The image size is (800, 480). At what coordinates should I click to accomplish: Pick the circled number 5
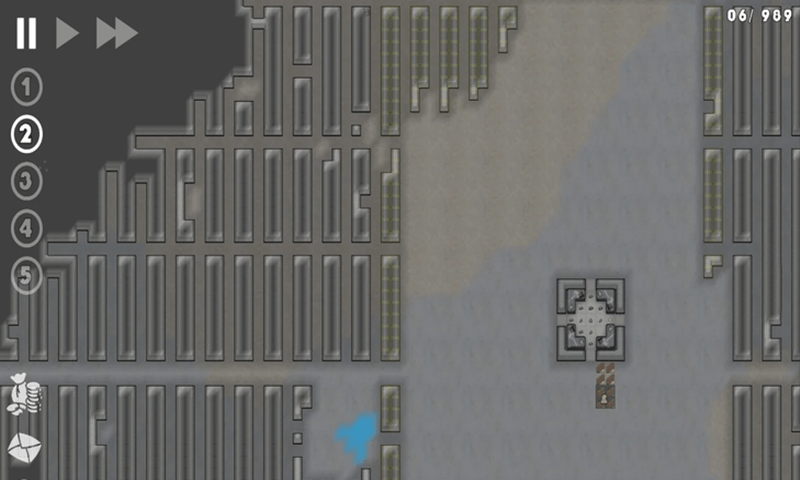coord(27,275)
